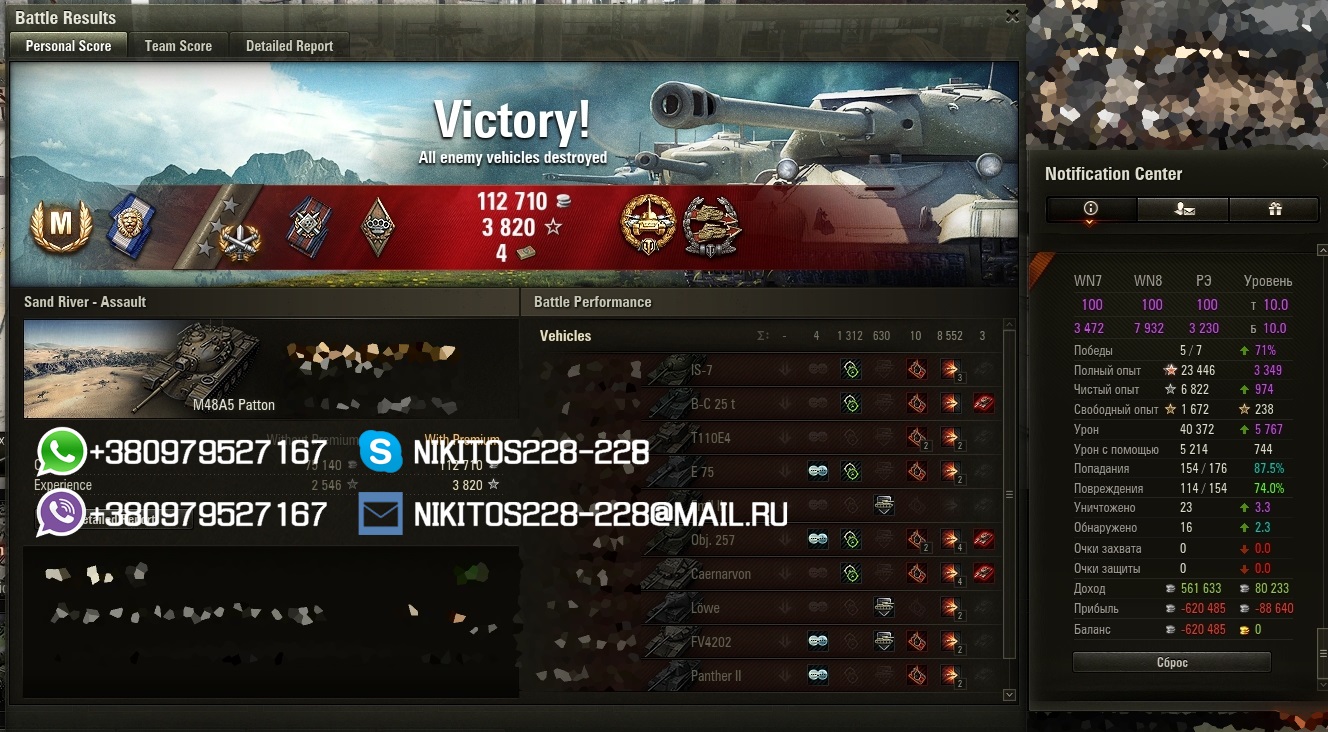The height and width of the screenshot is (732, 1328).
Task: Click the vehicles list scroll-down arrow
Action: [x=1009, y=695]
